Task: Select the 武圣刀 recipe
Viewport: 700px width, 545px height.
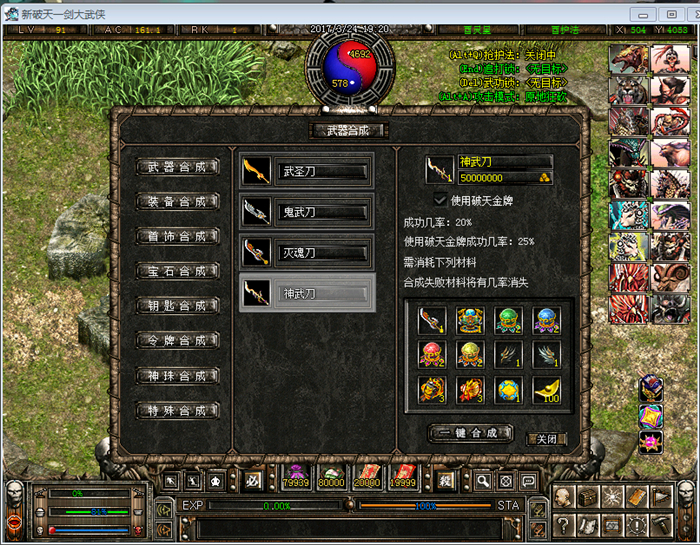Action: pos(308,171)
